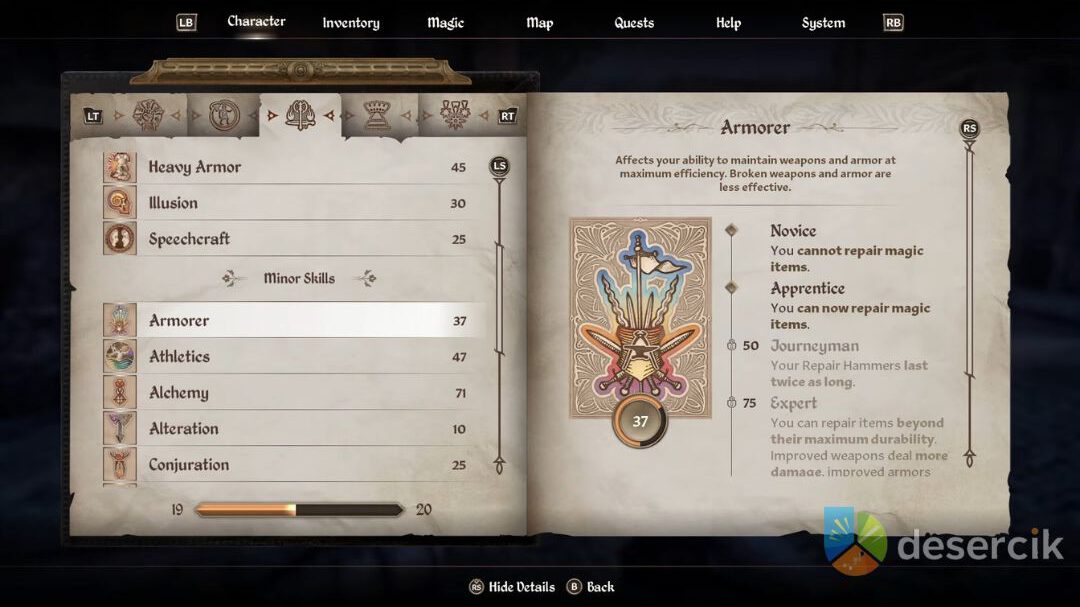Open the Help menu

coord(728,23)
